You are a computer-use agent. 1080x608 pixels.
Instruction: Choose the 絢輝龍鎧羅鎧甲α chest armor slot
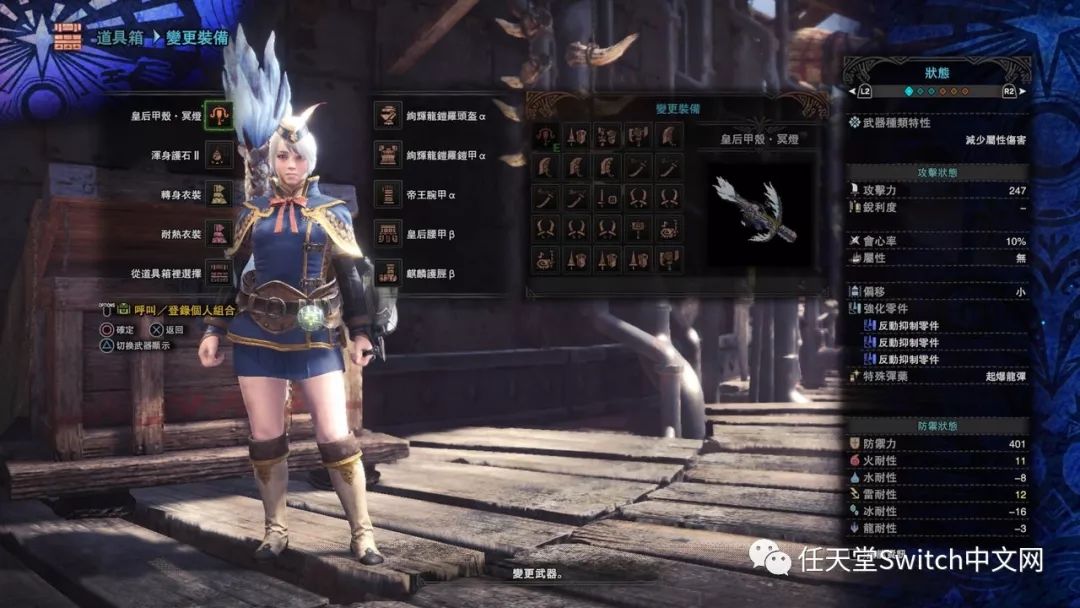click(x=387, y=155)
